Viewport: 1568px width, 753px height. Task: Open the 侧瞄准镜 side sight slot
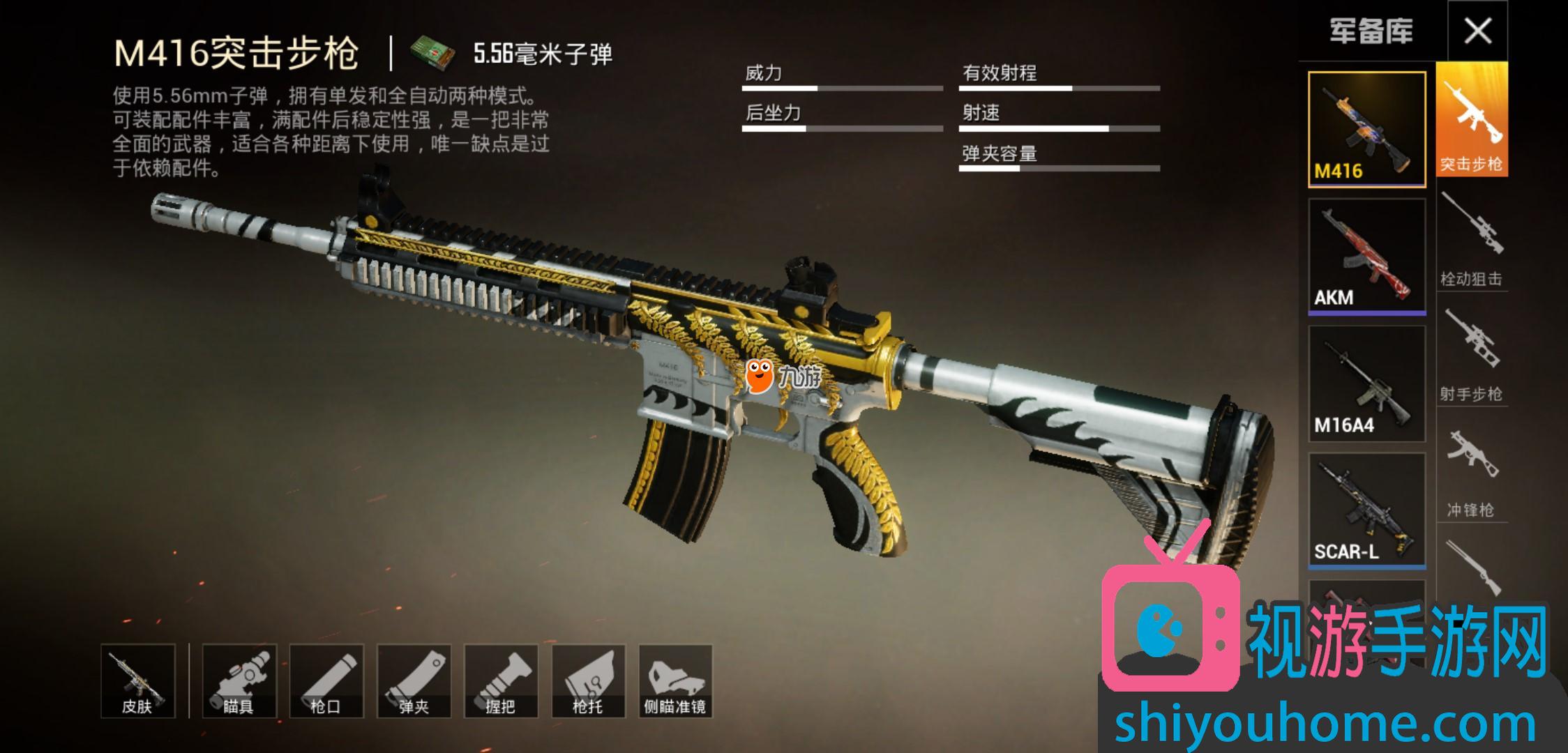675,681
